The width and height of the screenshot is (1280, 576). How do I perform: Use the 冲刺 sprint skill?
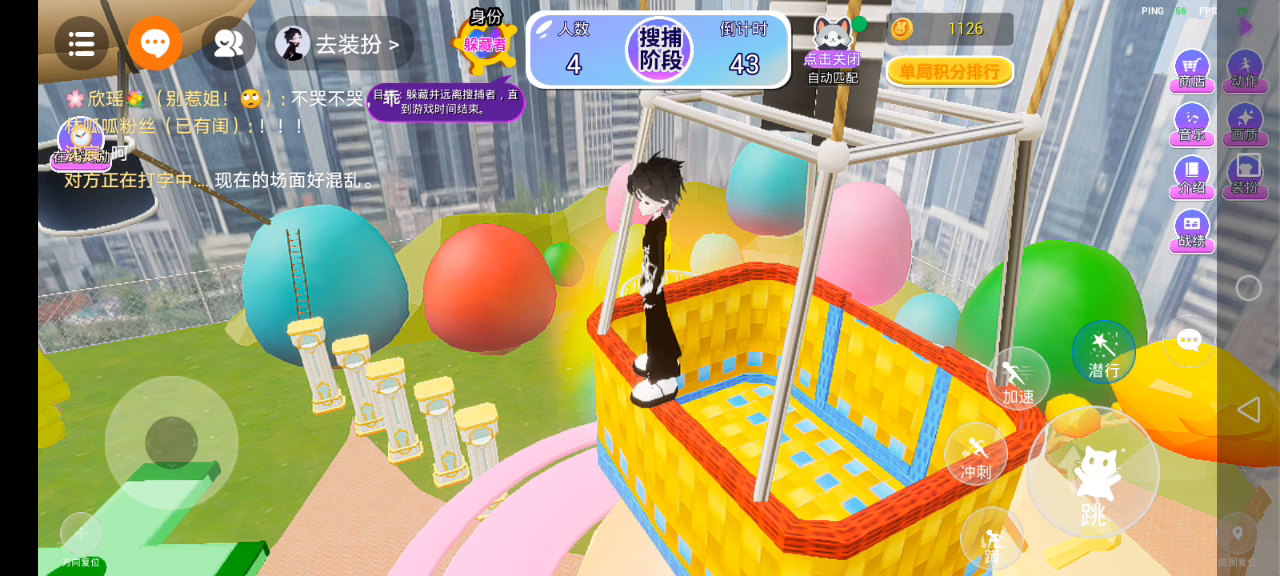pos(975,454)
